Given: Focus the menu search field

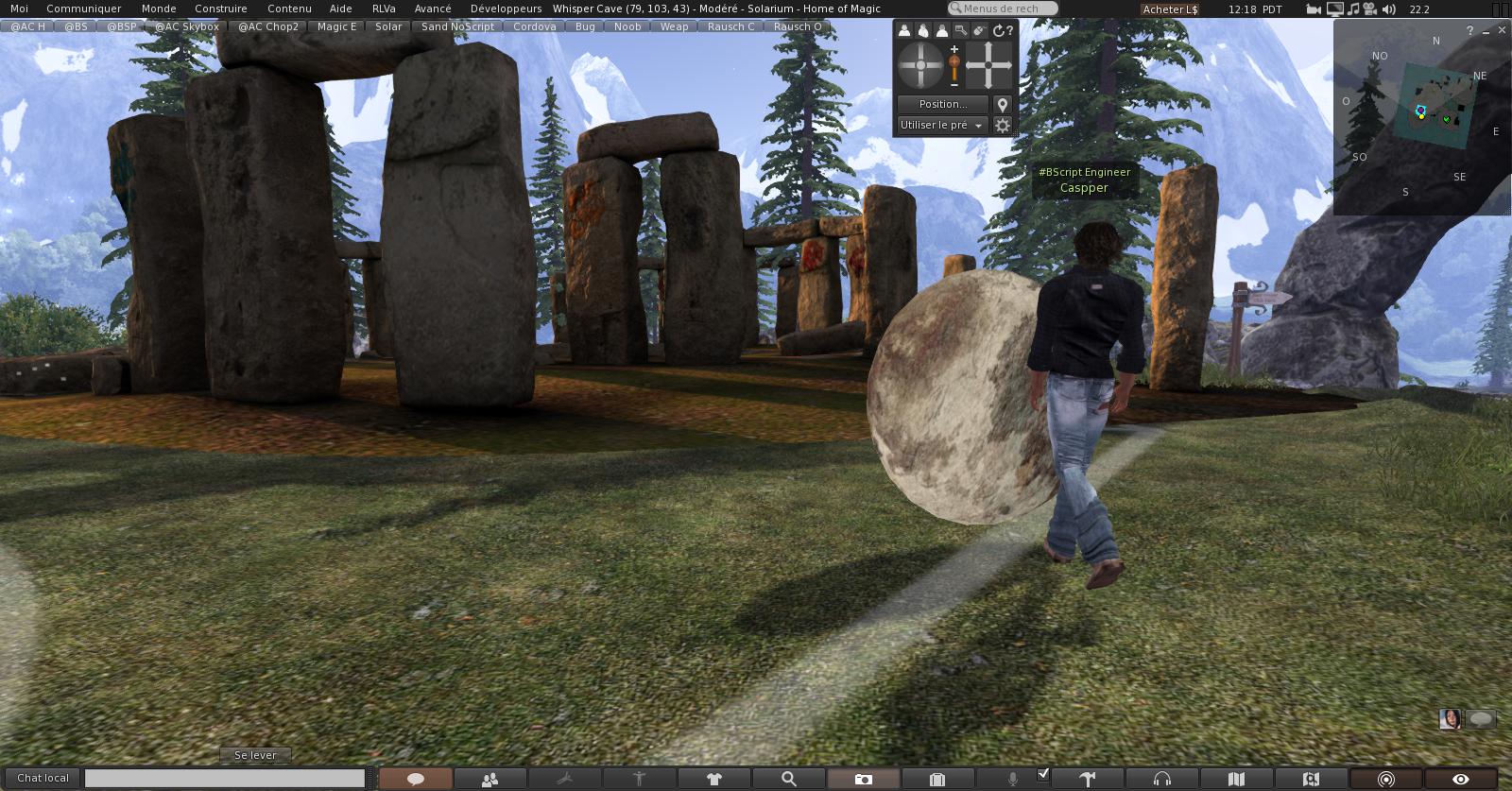Looking at the screenshot, I should pos(1005,9).
